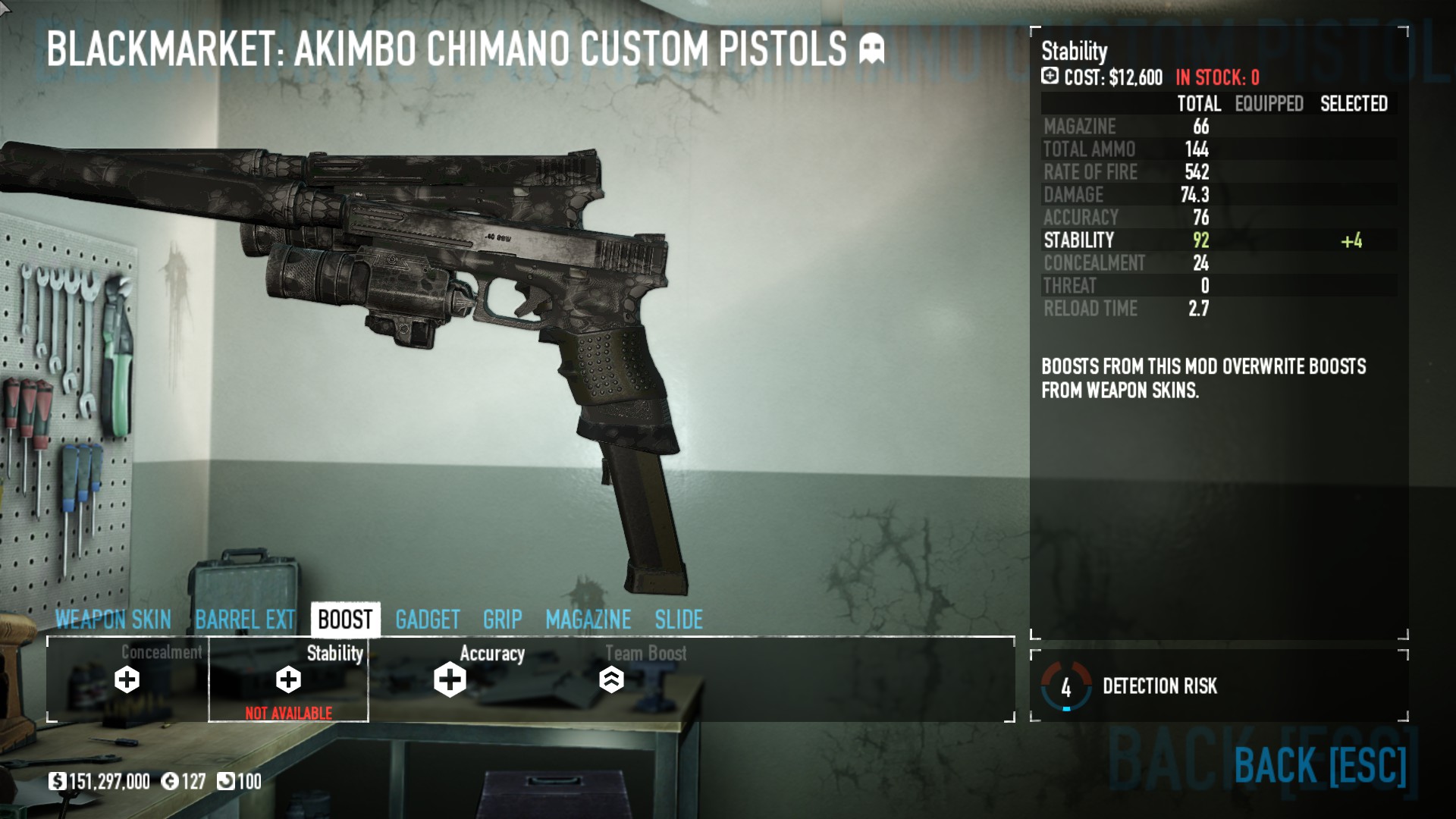The image size is (1456, 819).
Task: Open the Grip mod category
Action: tap(502, 620)
